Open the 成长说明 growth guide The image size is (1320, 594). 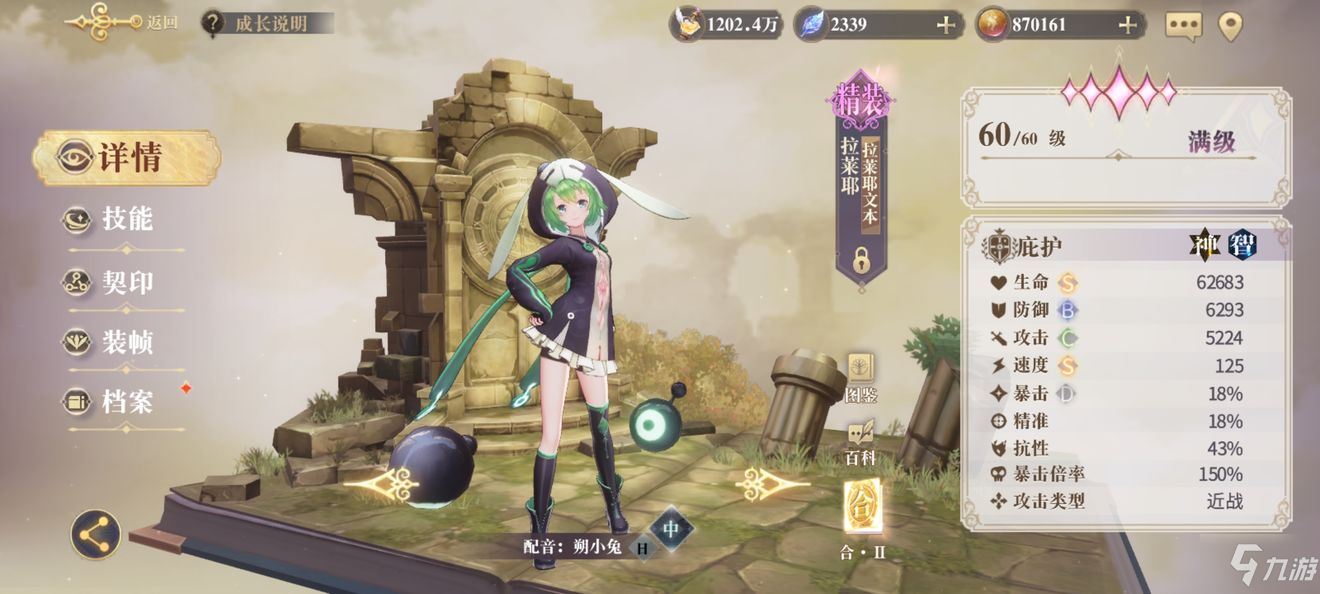coord(267,23)
